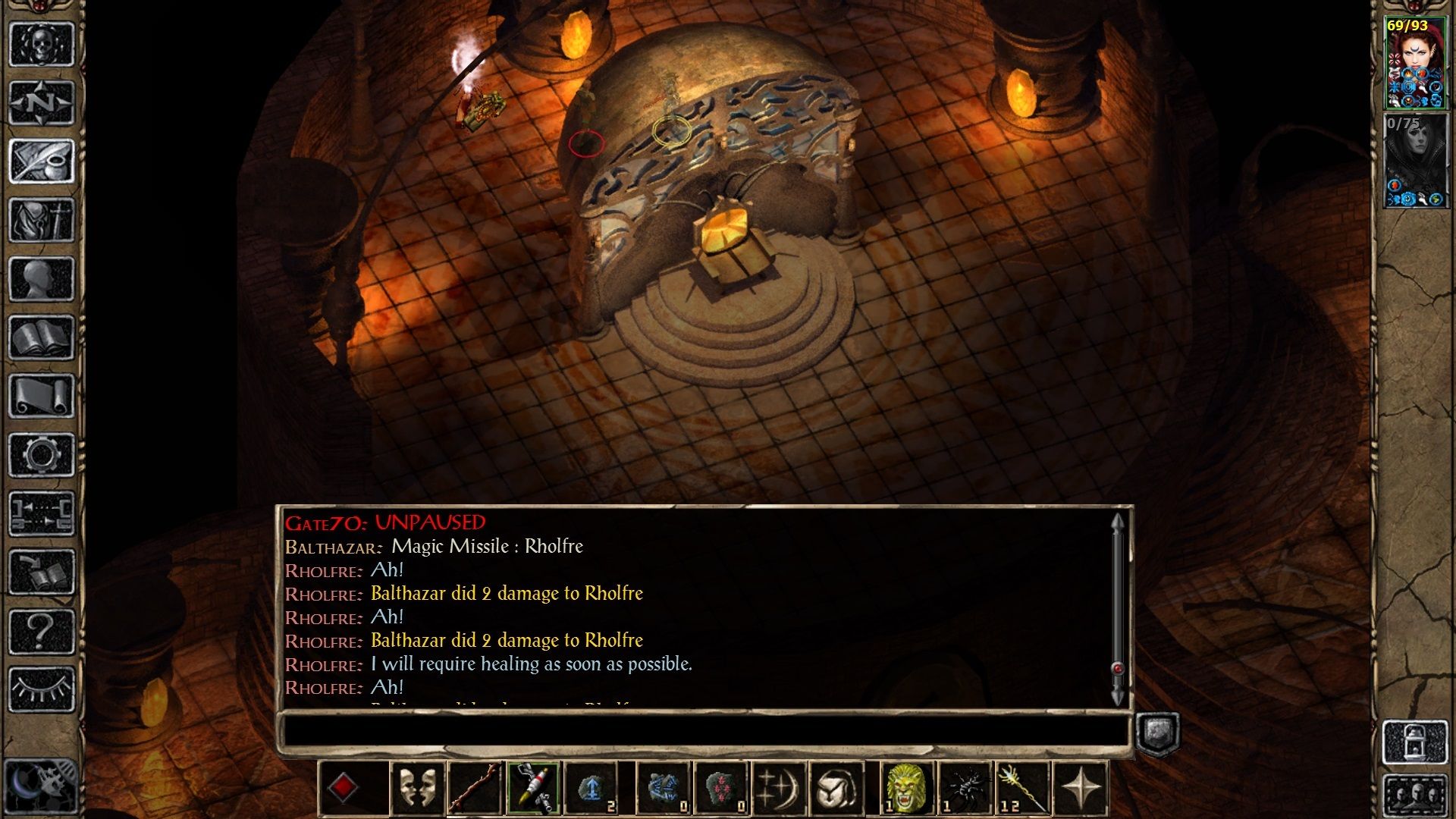Open the inventory screen
Viewport: 1456px width, 819px height.
tap(41, 220)
